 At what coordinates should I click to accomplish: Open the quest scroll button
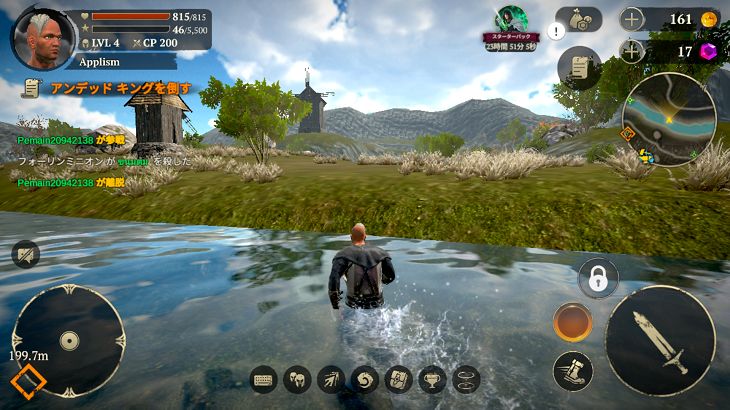pyautogui.click(x=579, y=68)
